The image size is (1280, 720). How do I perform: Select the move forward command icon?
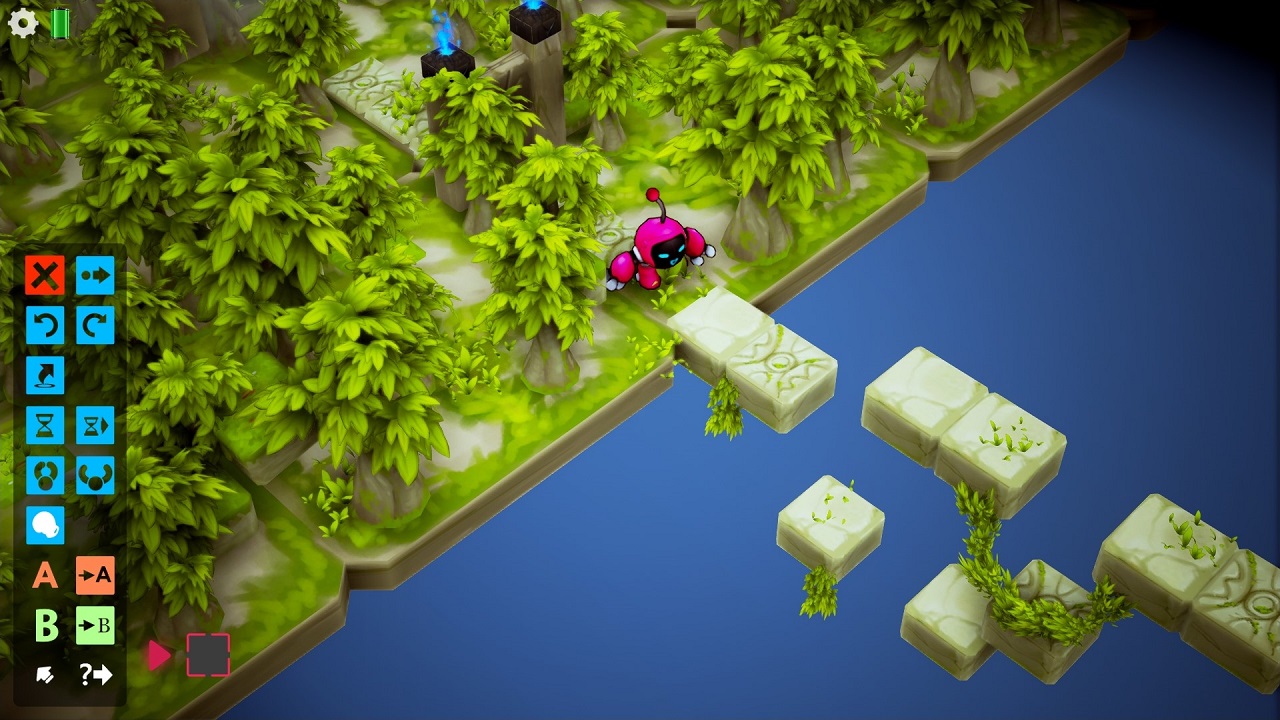tap(95, 275)
